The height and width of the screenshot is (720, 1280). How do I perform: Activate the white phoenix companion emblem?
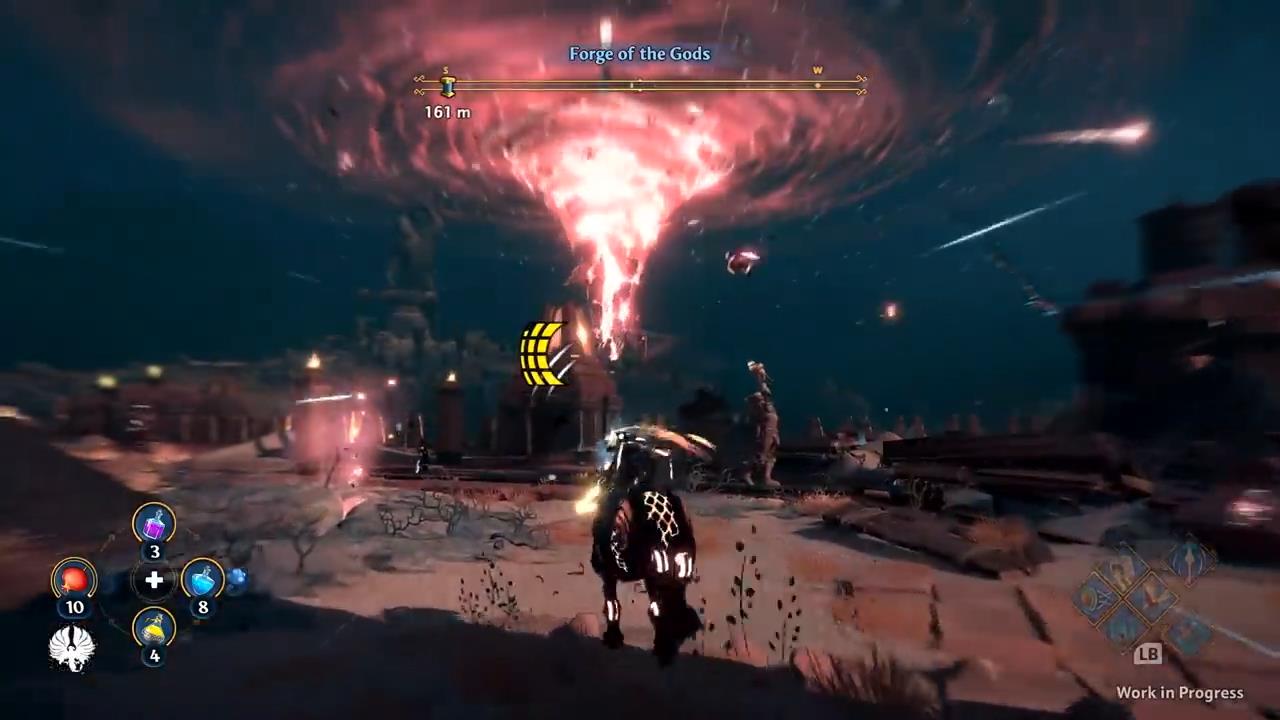click(72, 648)
